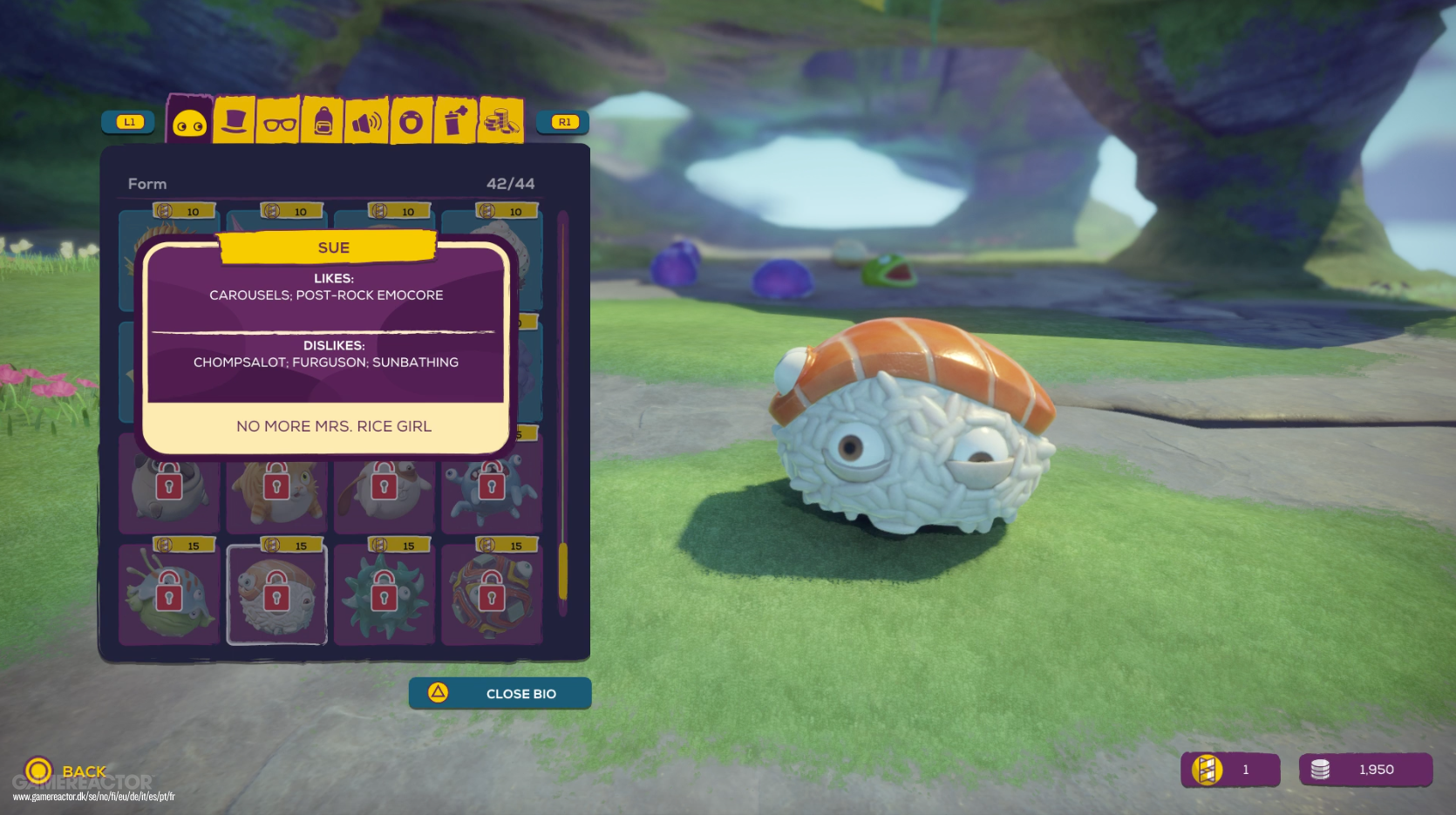Toggle back with the BACK circle button

41,770
